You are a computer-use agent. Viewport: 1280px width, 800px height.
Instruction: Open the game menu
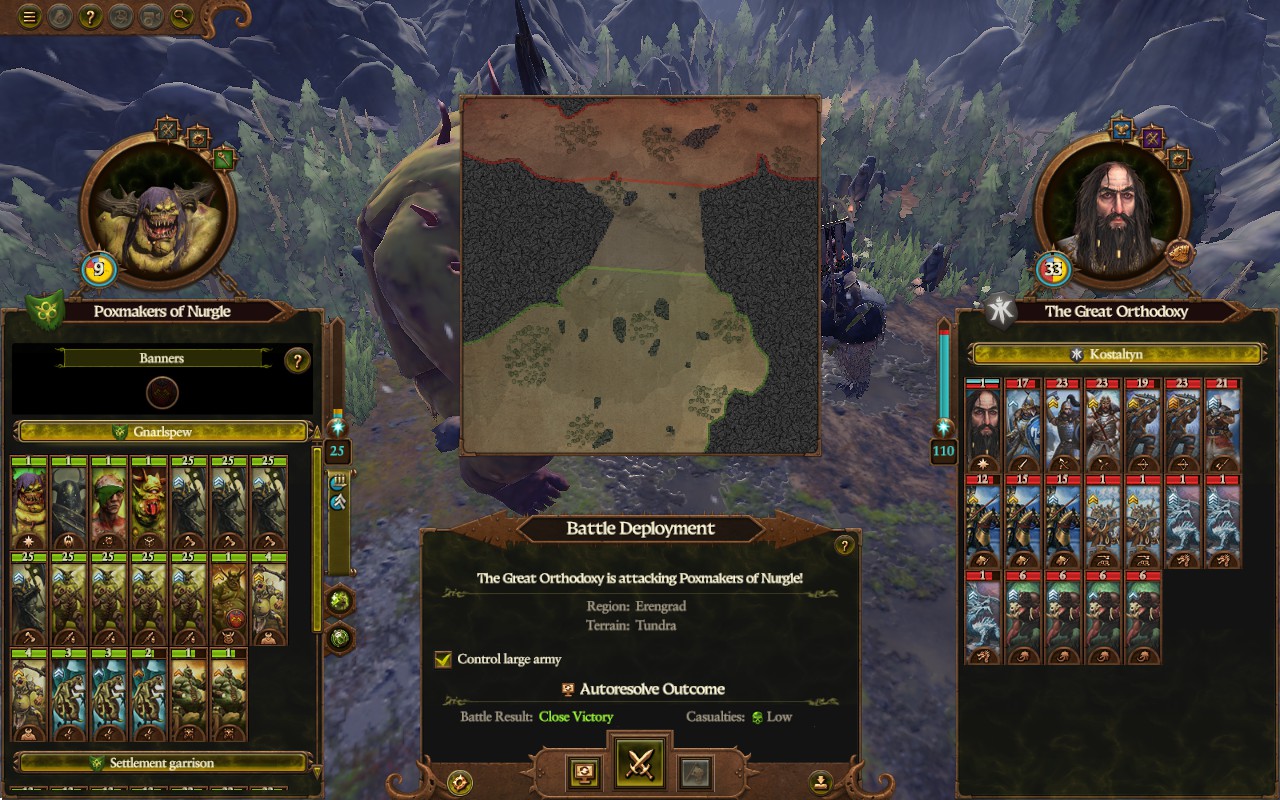coord(30,15)
